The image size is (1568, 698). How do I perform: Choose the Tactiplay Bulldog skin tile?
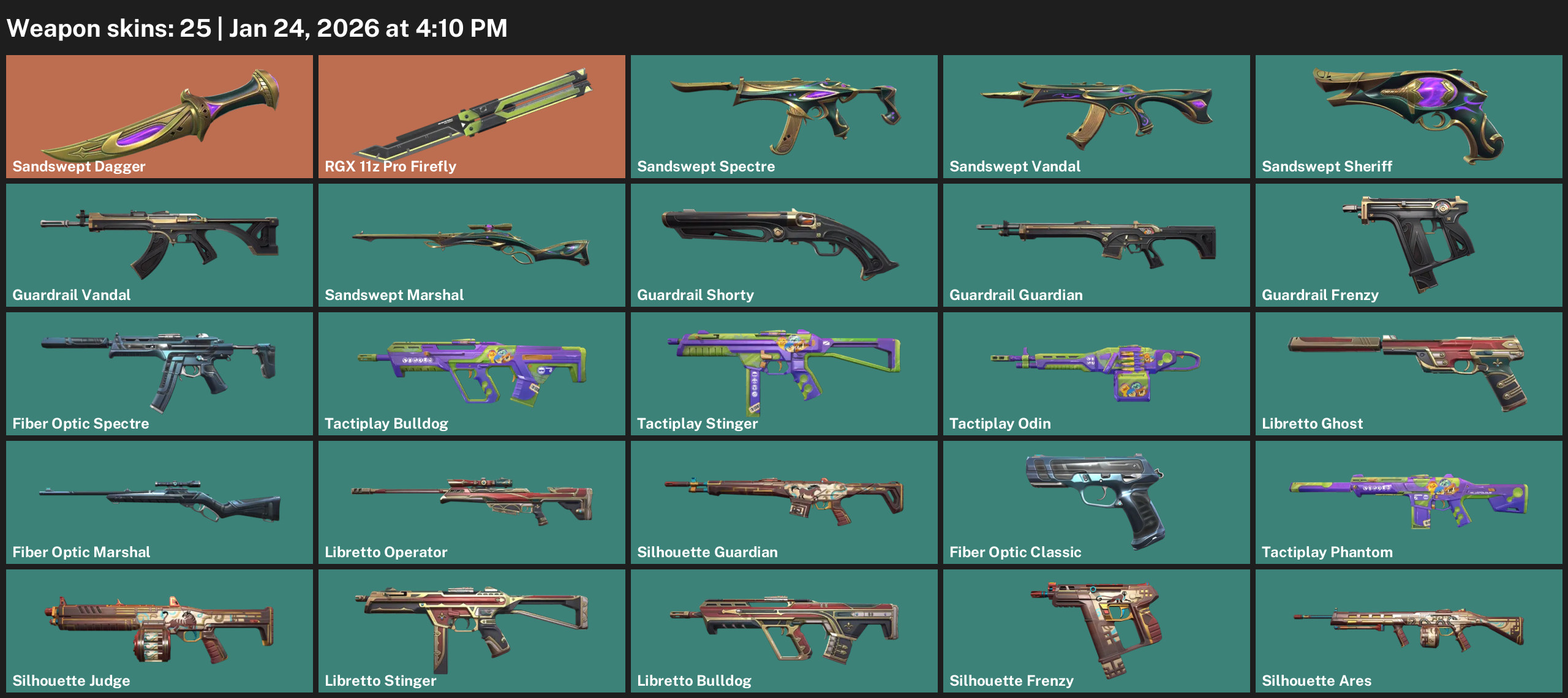click(472, 373)
